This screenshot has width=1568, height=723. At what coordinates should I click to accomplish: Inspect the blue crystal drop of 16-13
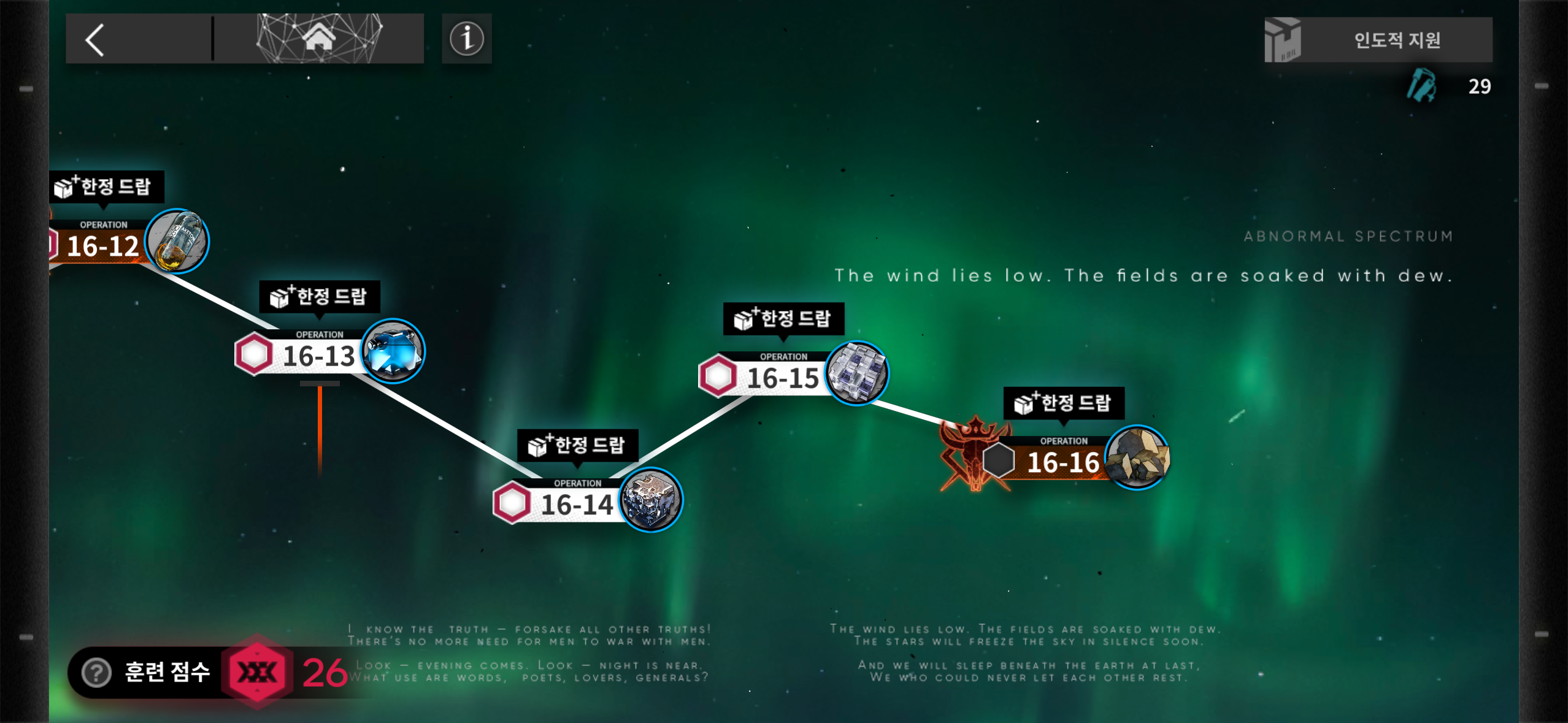point(393,351)
